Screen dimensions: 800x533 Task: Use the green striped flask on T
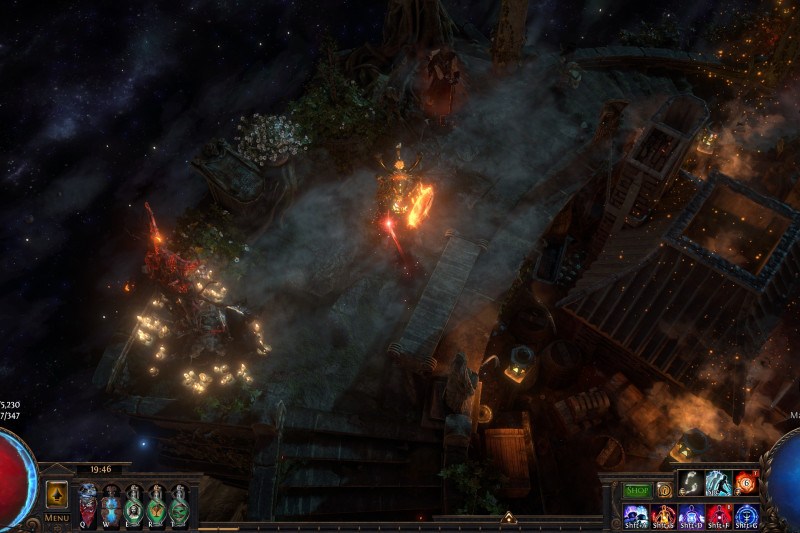click(180, 503)
